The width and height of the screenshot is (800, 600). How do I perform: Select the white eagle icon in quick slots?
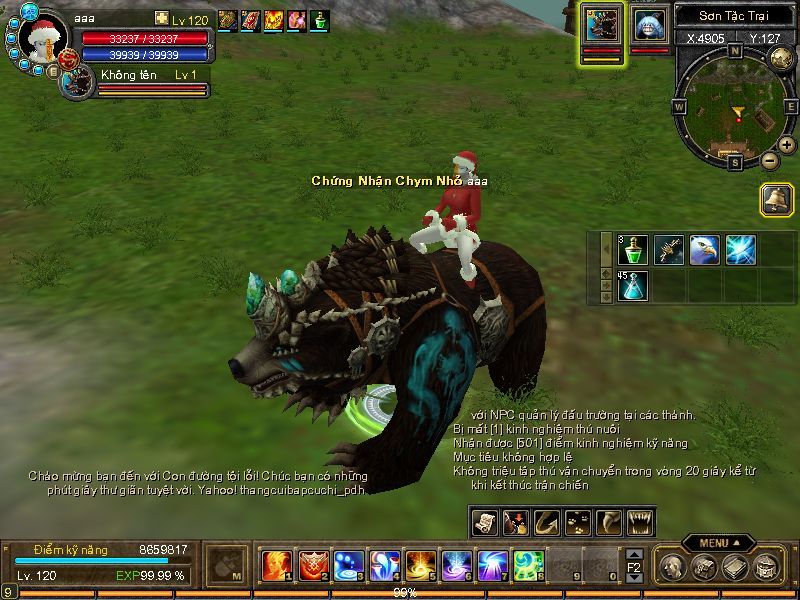[x=704, y=250]
